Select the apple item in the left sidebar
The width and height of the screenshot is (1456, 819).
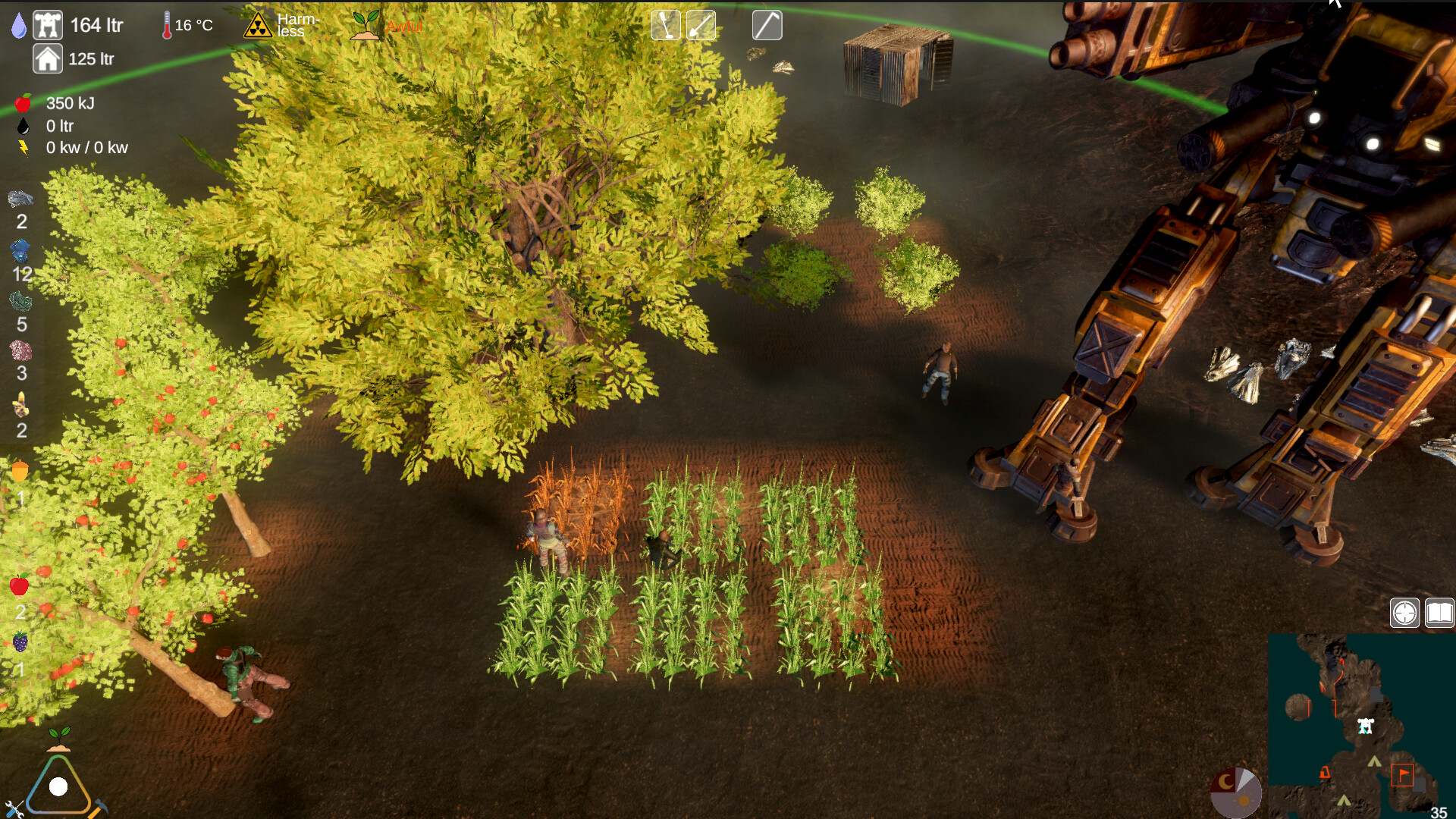pos(19,585)
